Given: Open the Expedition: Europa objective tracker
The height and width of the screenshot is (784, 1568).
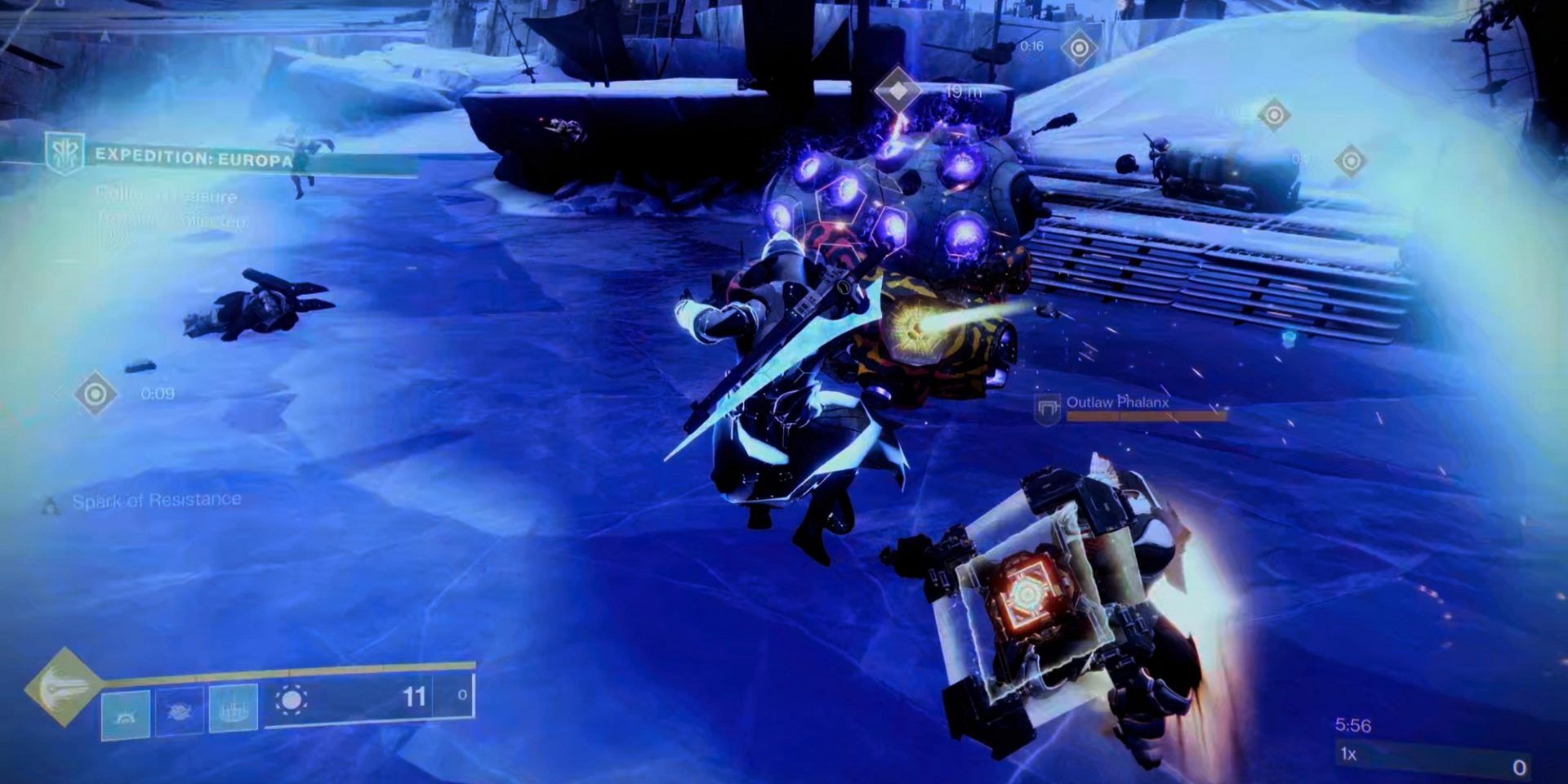Looking at the screenshot, I should point(194,158).
